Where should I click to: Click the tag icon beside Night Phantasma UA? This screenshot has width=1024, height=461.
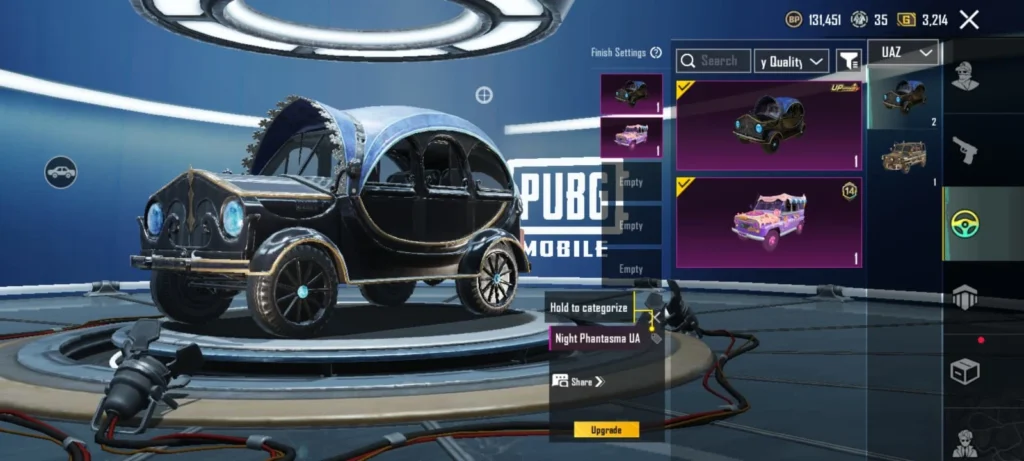point(655,339)
